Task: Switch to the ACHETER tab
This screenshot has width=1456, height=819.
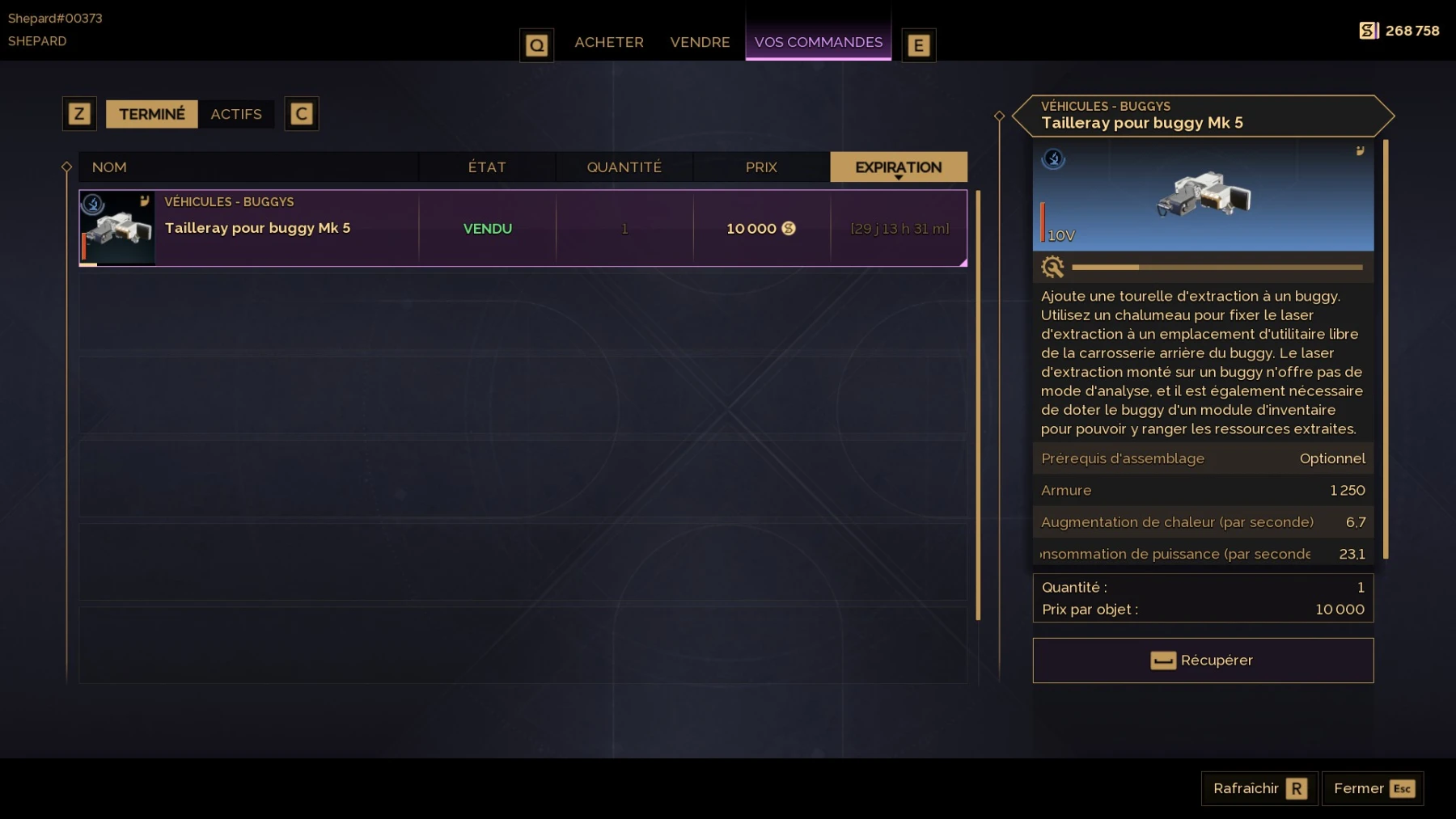Action: tap(608, 42)
